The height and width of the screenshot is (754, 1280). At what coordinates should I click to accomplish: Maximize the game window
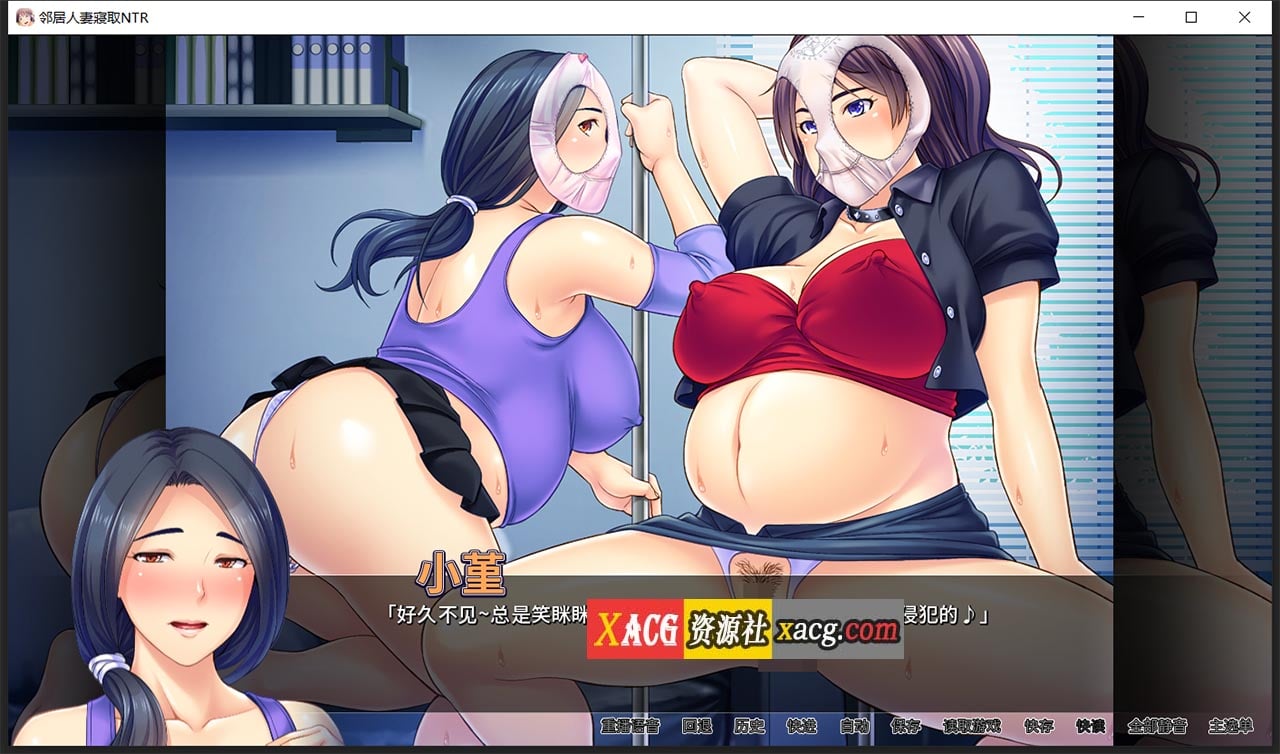(1189, 17)
